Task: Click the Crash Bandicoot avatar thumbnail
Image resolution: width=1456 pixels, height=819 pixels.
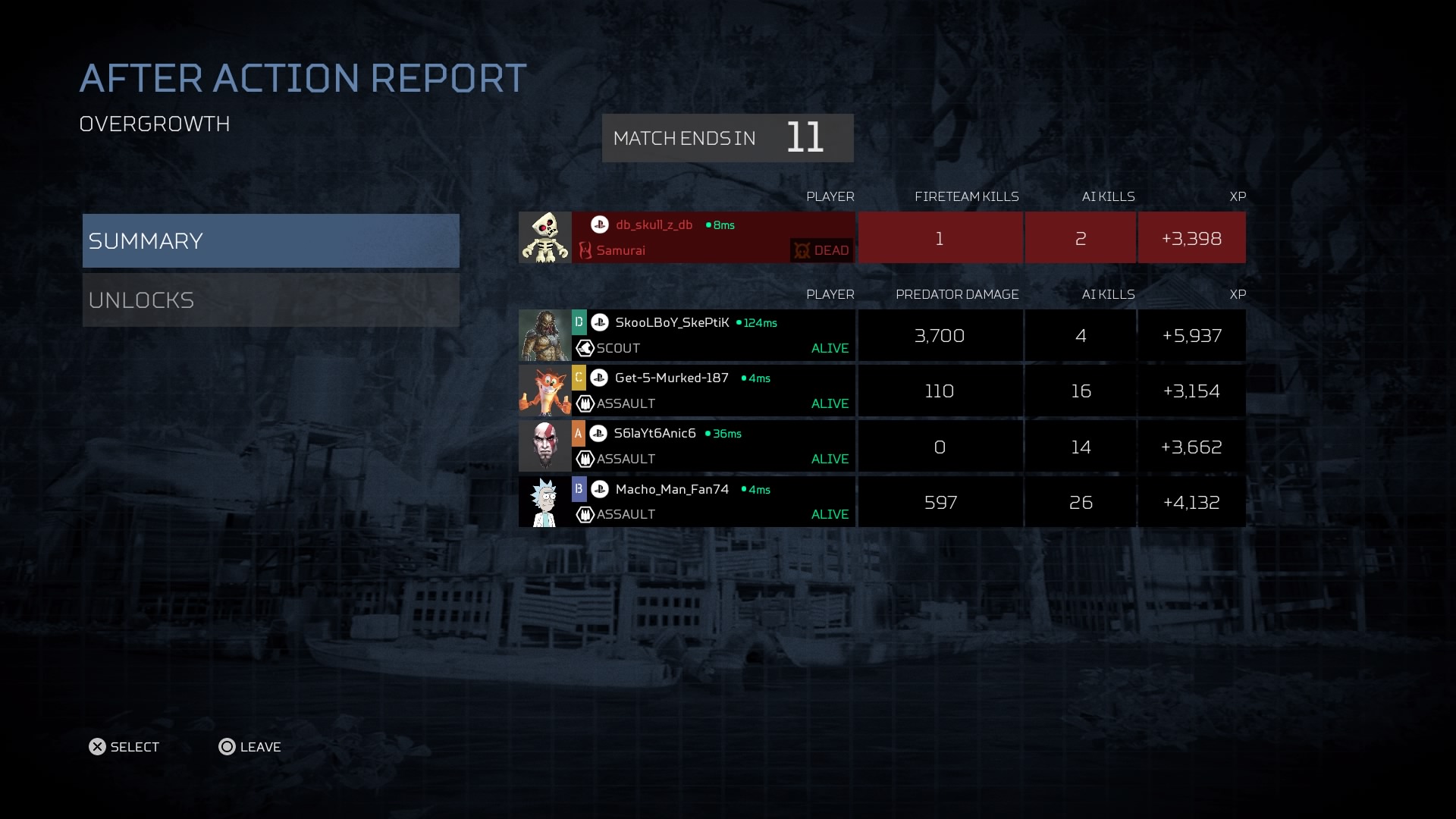Action: pos(544,391)
